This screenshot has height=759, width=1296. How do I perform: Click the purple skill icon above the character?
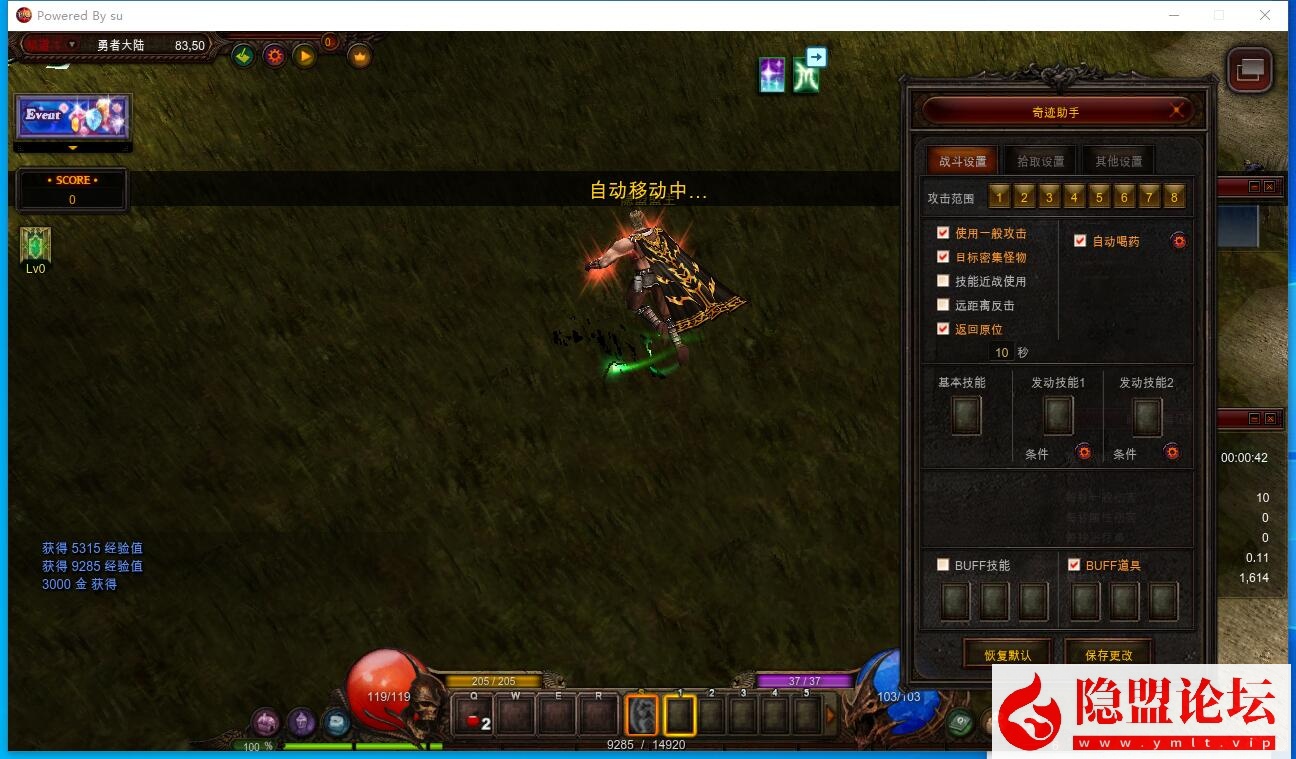[772, 75]
